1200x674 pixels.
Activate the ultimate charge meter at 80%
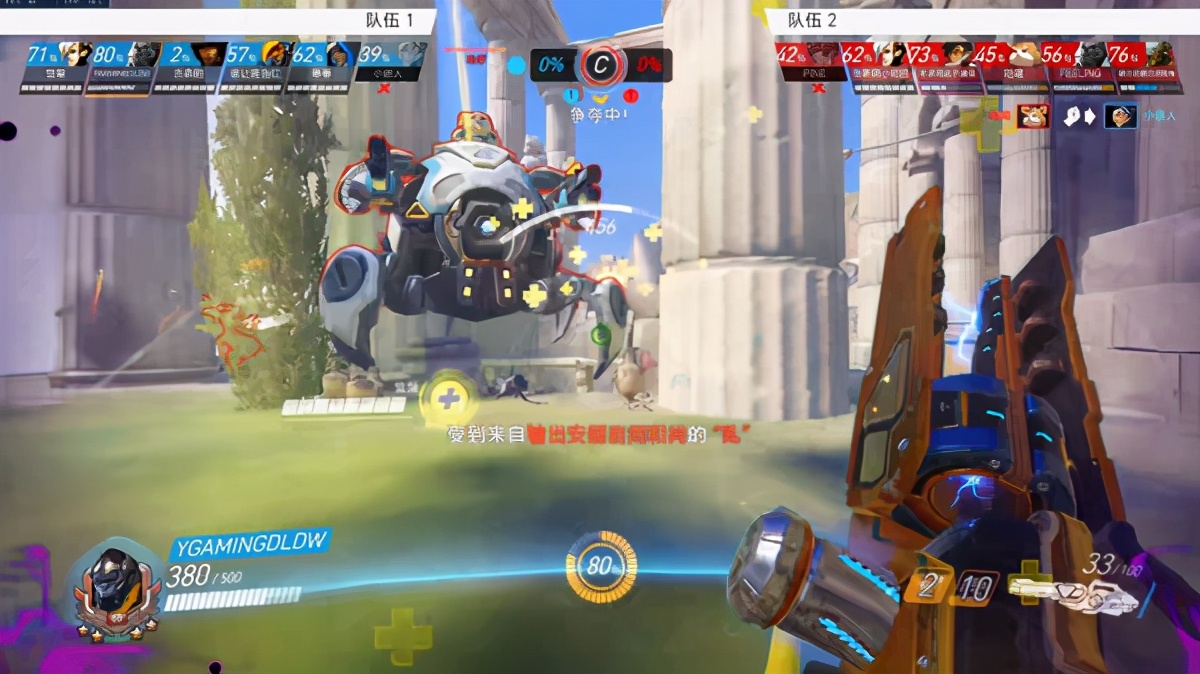pyautogui.click(x=599, y=566)
